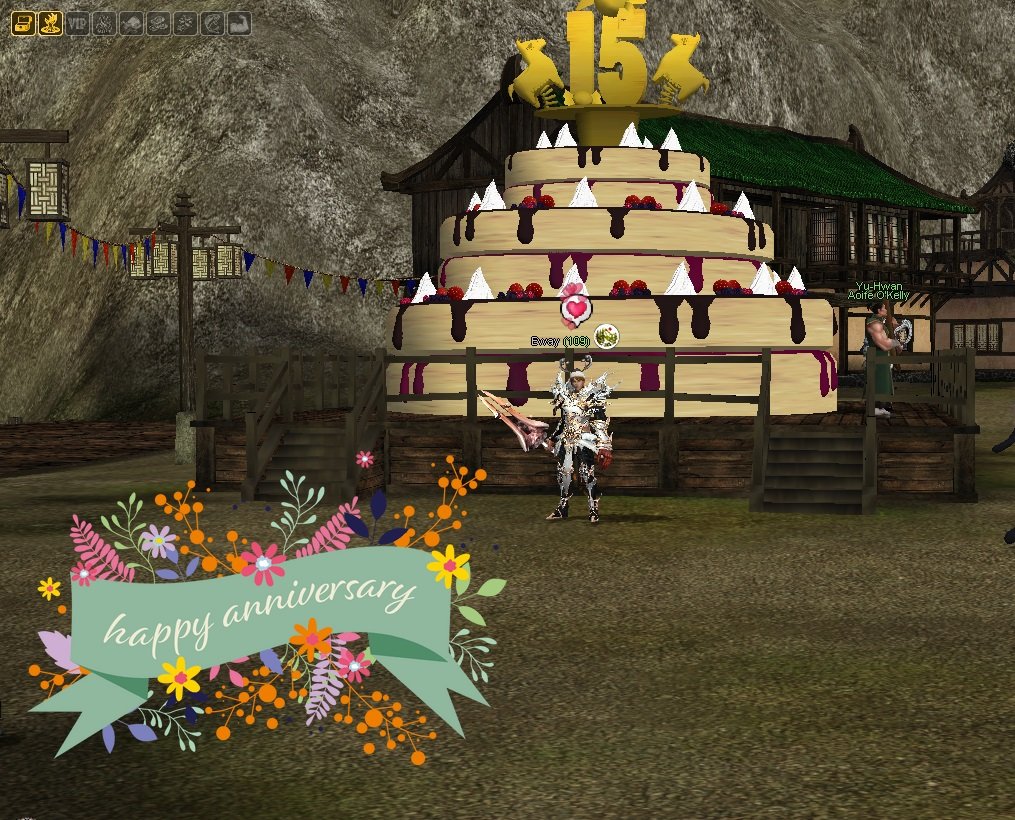
Task: Click the round green badge beside Eway's name
Action: coord(606,337)
